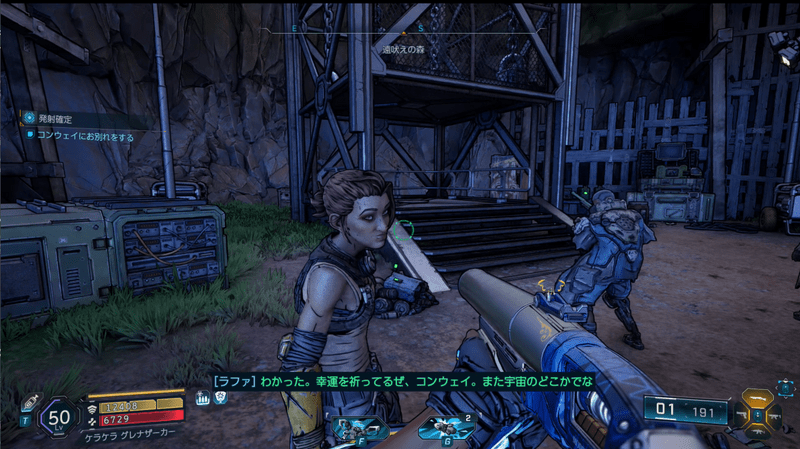Click the compass bar at the top

[400, 30]
